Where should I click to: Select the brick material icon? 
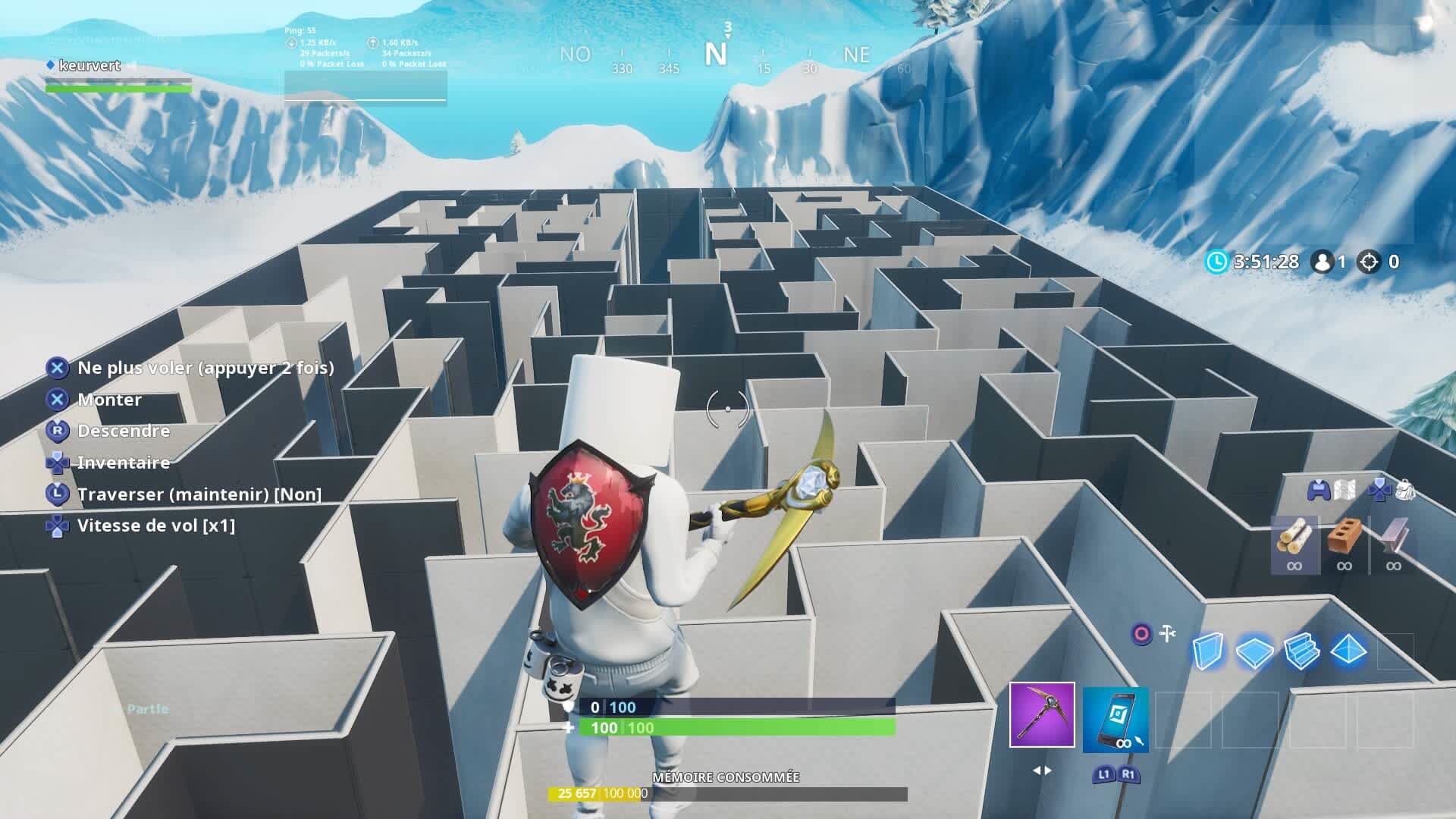tap(1345, 536)
